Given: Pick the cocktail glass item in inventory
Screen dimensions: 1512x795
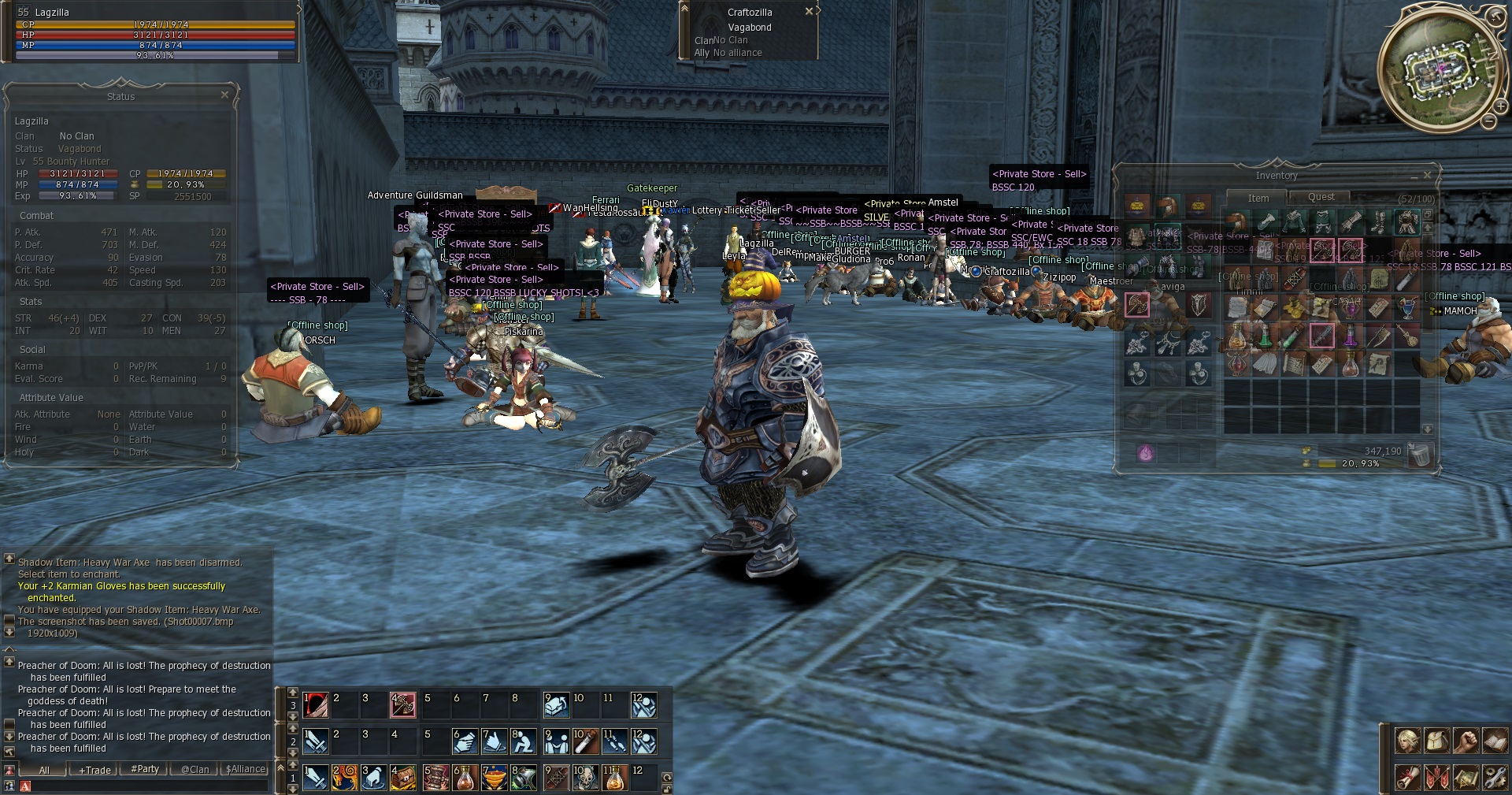Looking at the screenshot, I should pyautogui.click(x=1407, y=308).
